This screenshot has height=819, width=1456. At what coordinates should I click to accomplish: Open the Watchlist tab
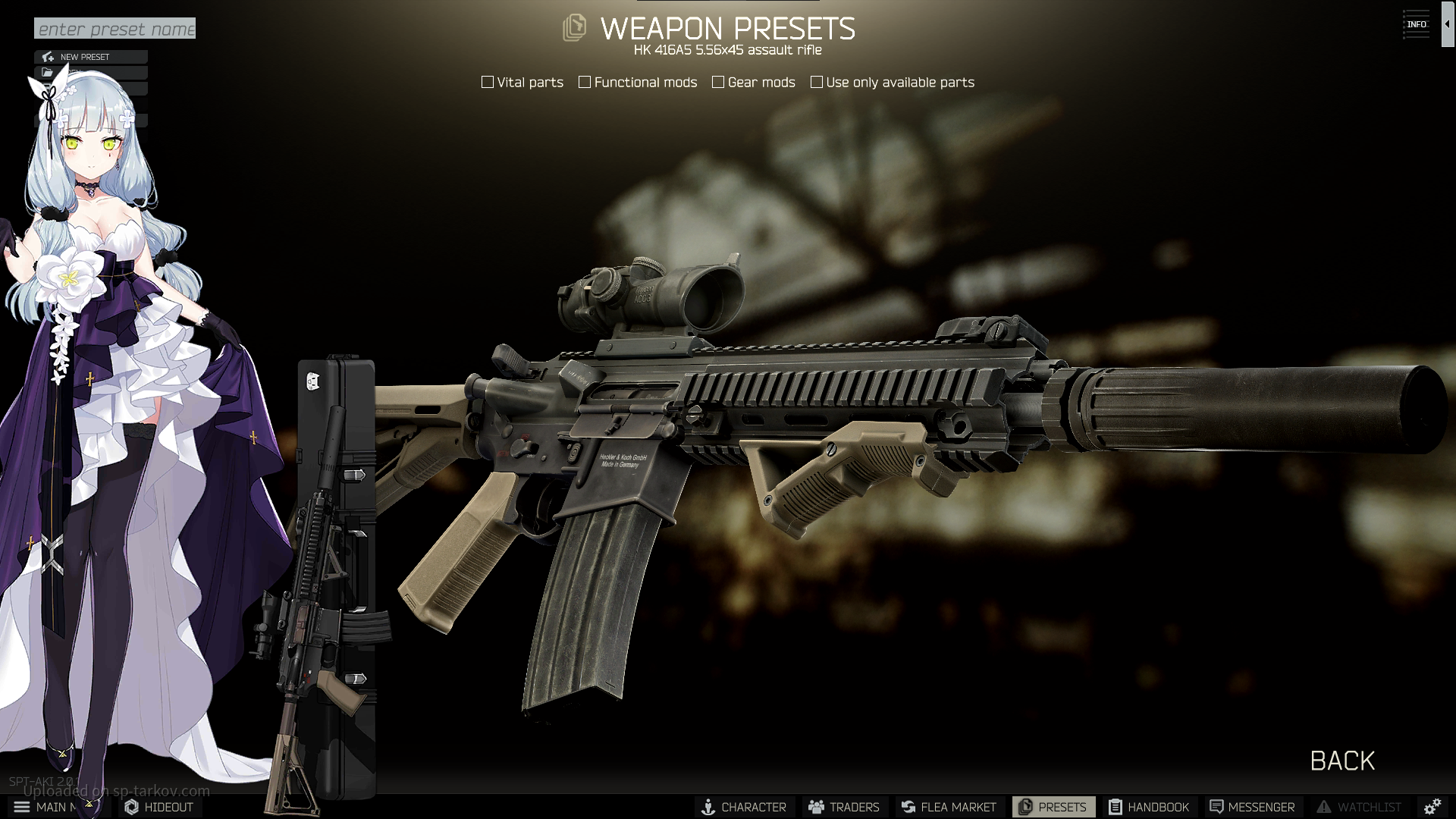coord(1359,807)
